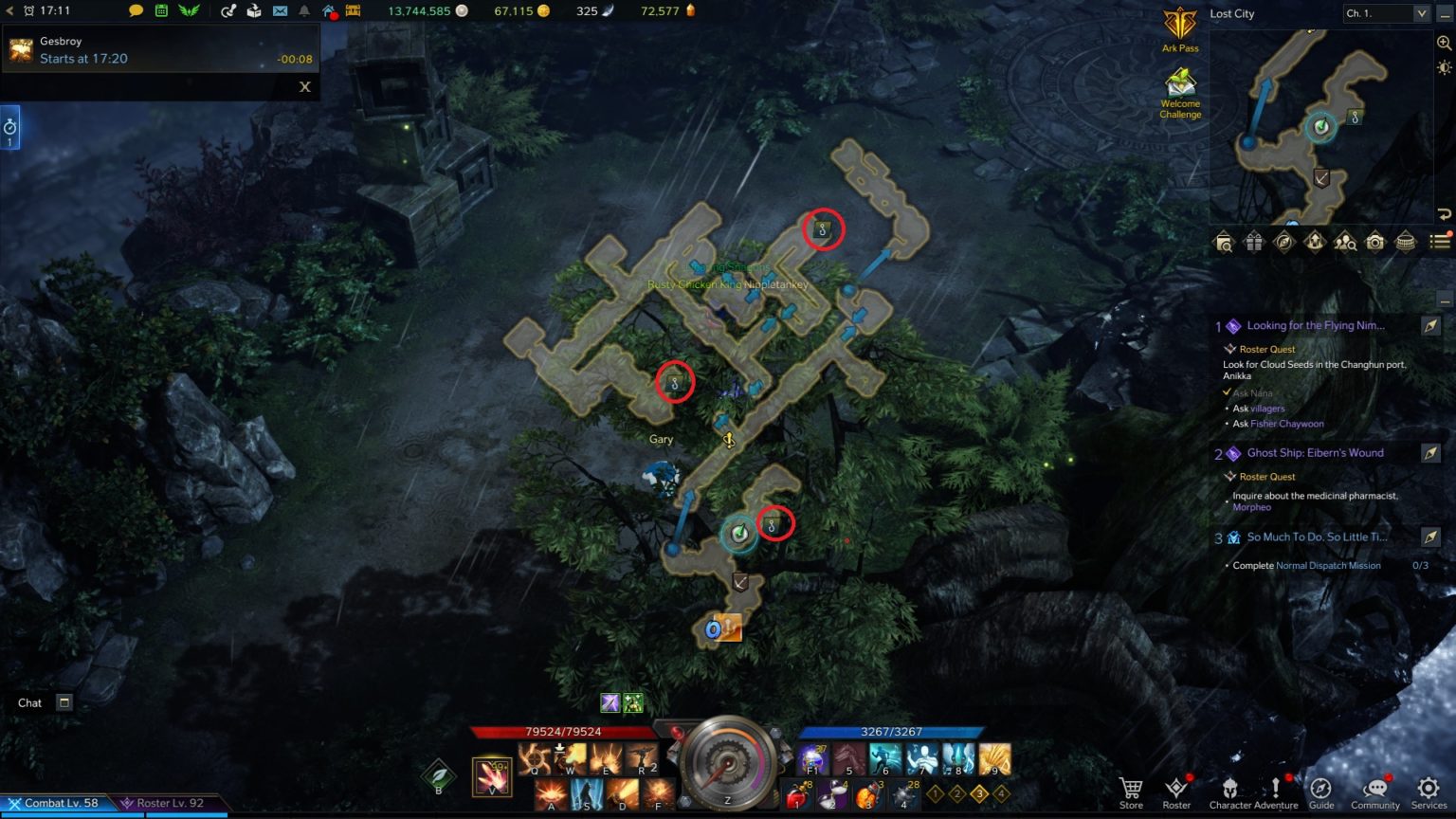
Task: Select the Looking for the Flying Nimbus quest
Action: (1316, 326)
